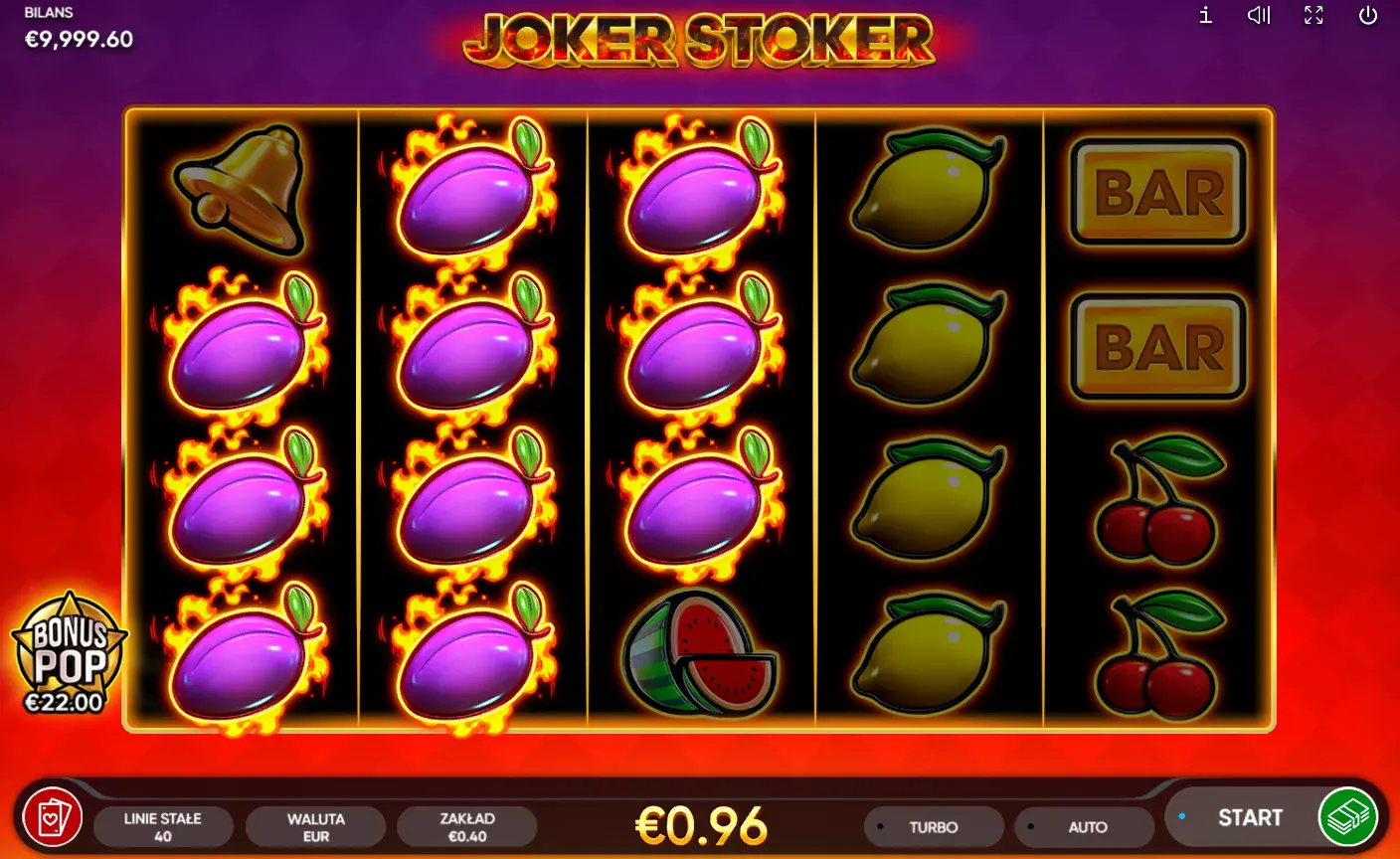Open the bet settings money icon
This screenshot has height=859, width=1400.
pos(1351,817)
